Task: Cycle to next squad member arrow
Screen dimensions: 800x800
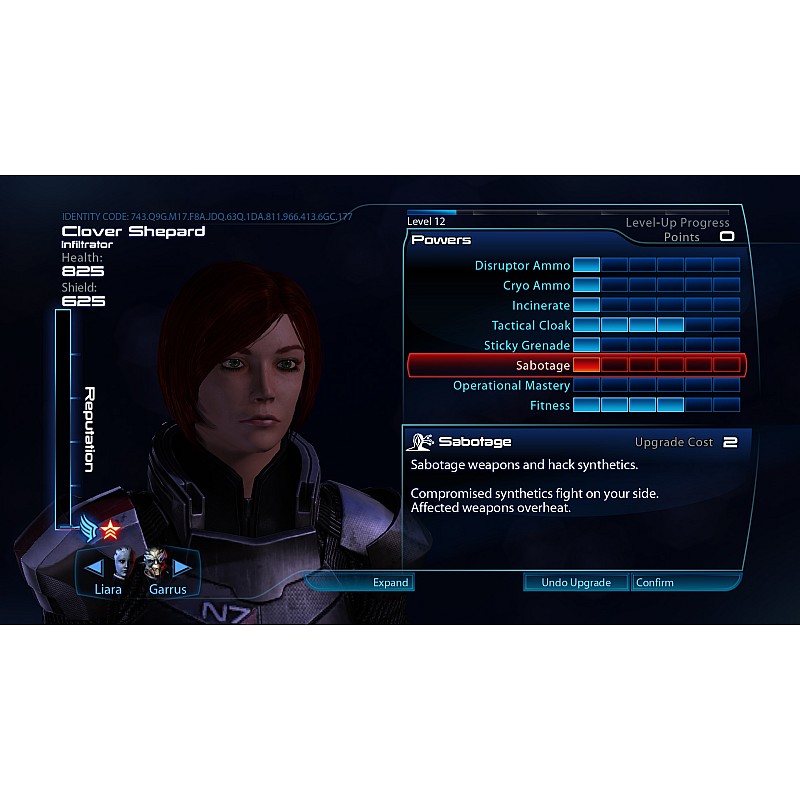Action: (182, 567)
